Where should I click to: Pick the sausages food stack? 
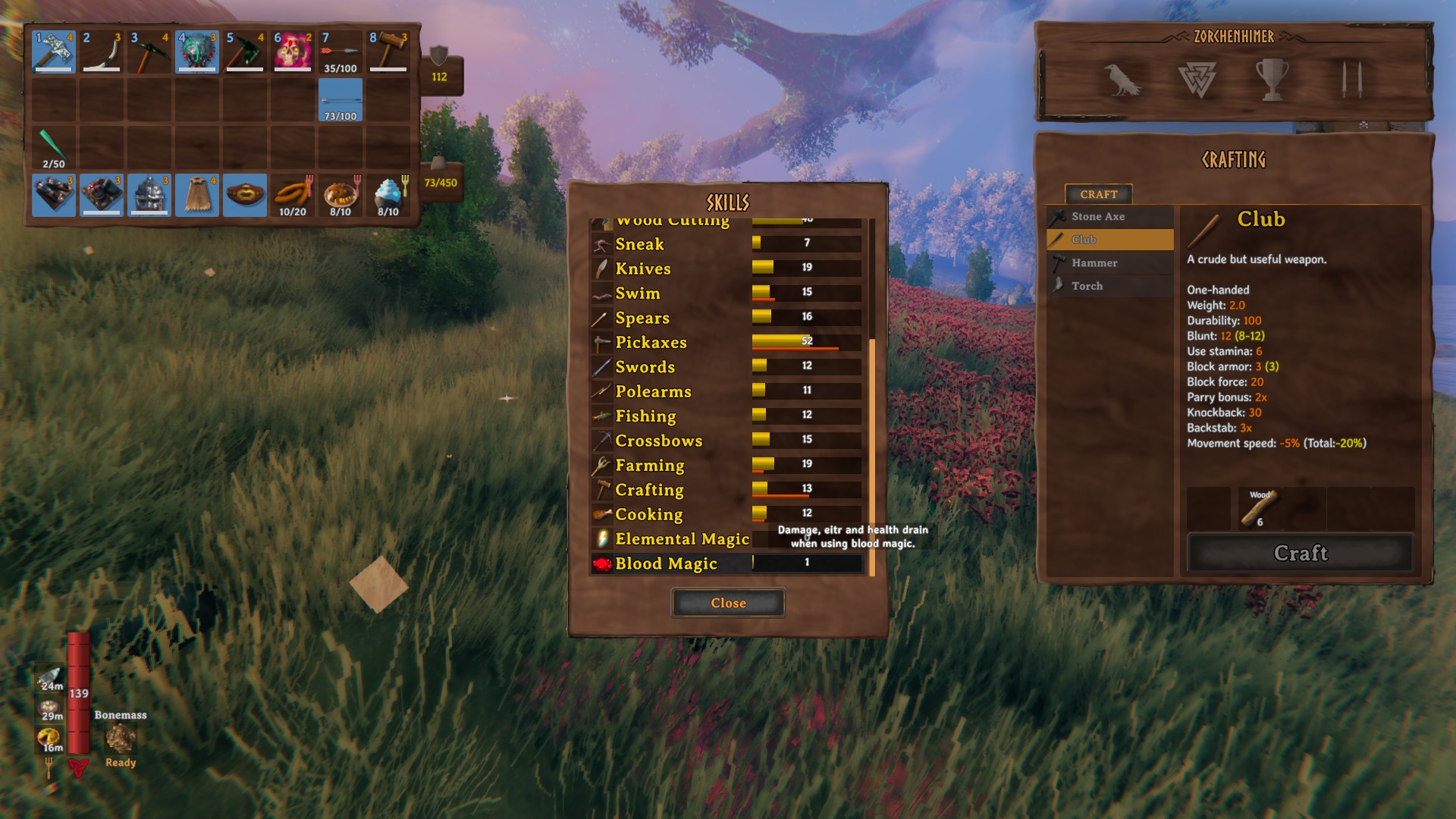pos(293,195)
